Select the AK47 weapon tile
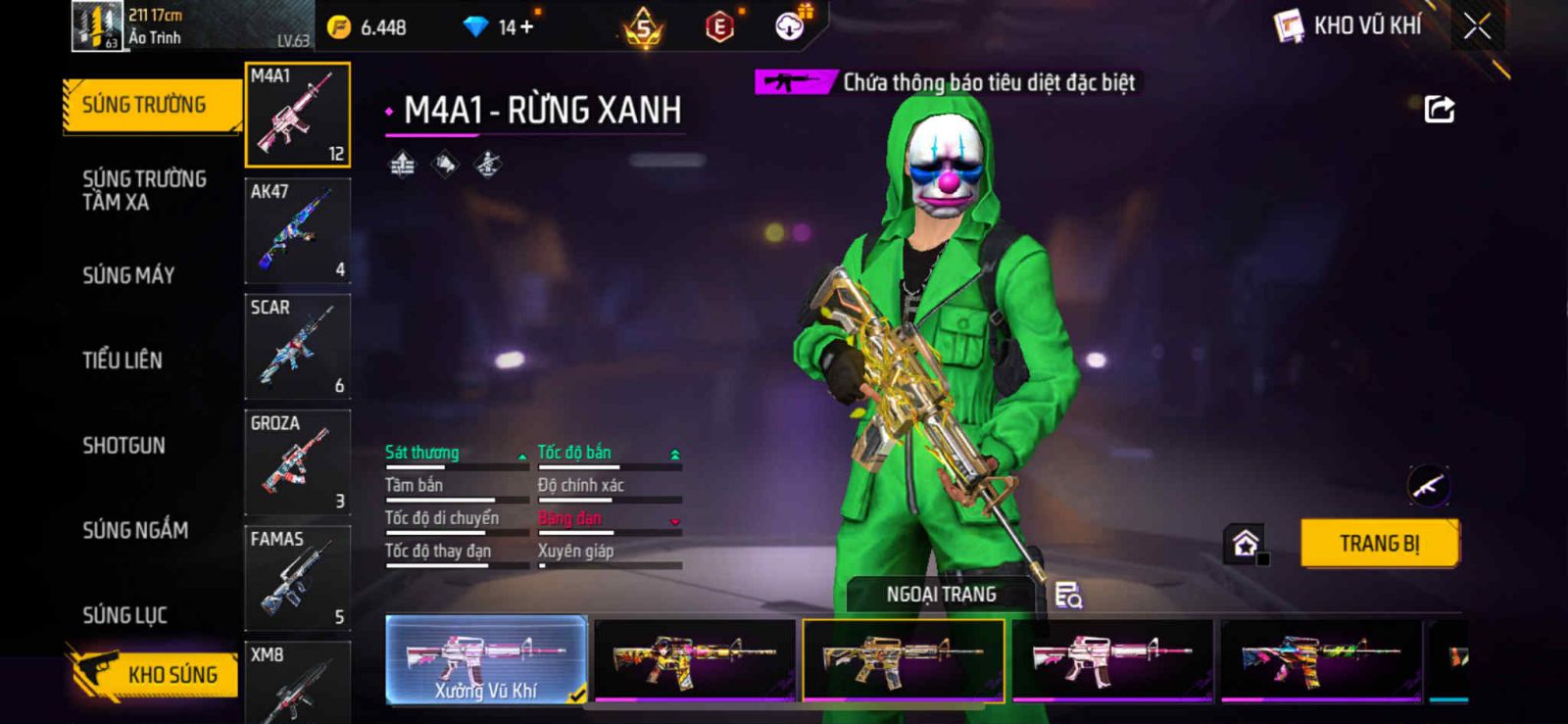The height and width of the screenshot is (724, 1568). point(297,230)
